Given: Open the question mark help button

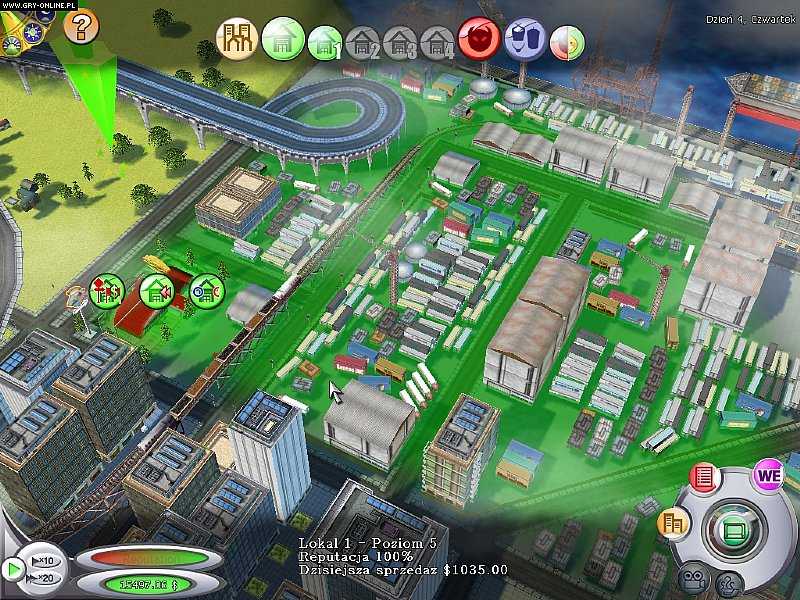Looking at the screenshot, I should coord(81,24).
